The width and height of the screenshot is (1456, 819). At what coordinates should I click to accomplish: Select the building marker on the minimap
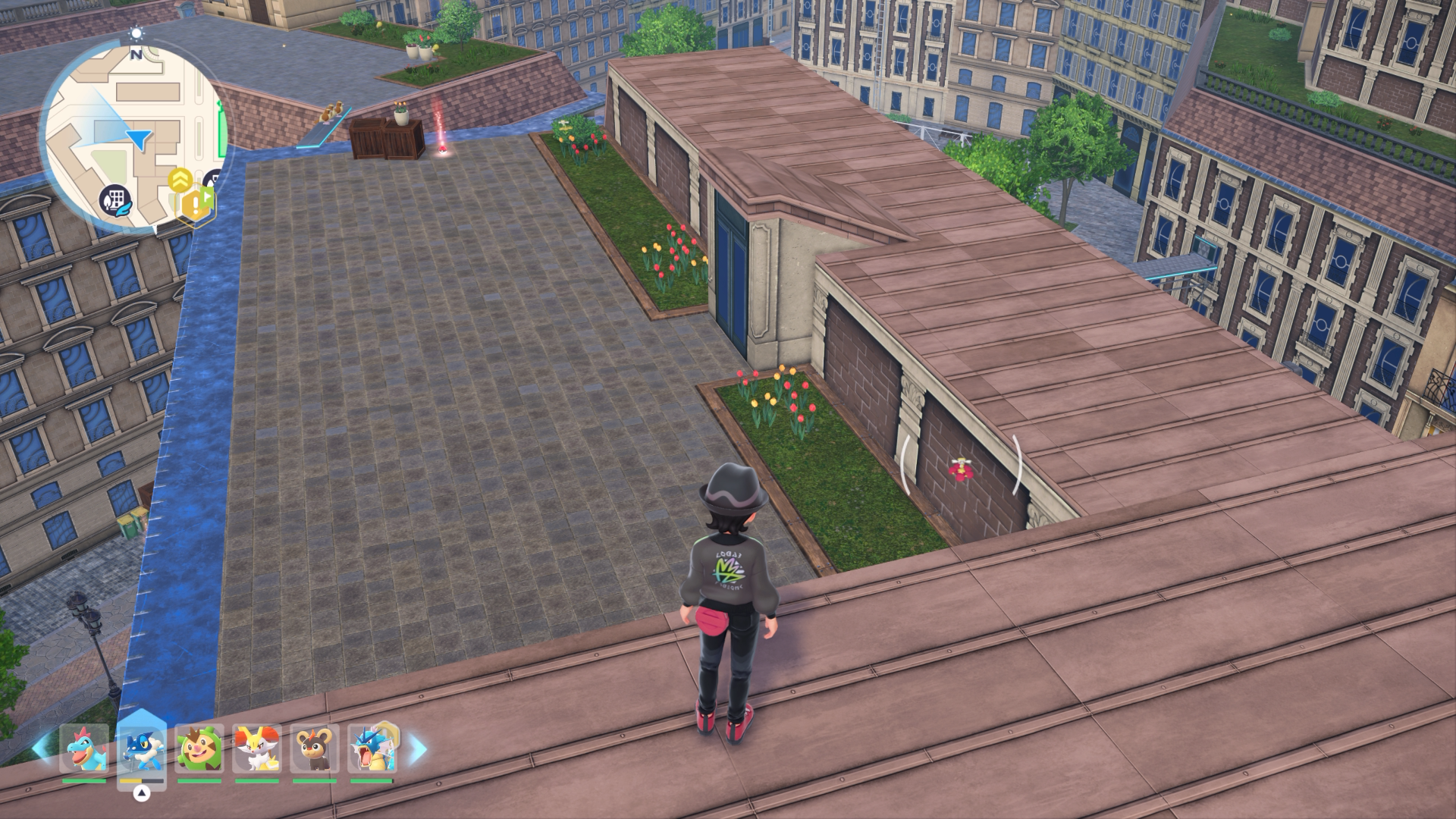[x=115, y=201]
